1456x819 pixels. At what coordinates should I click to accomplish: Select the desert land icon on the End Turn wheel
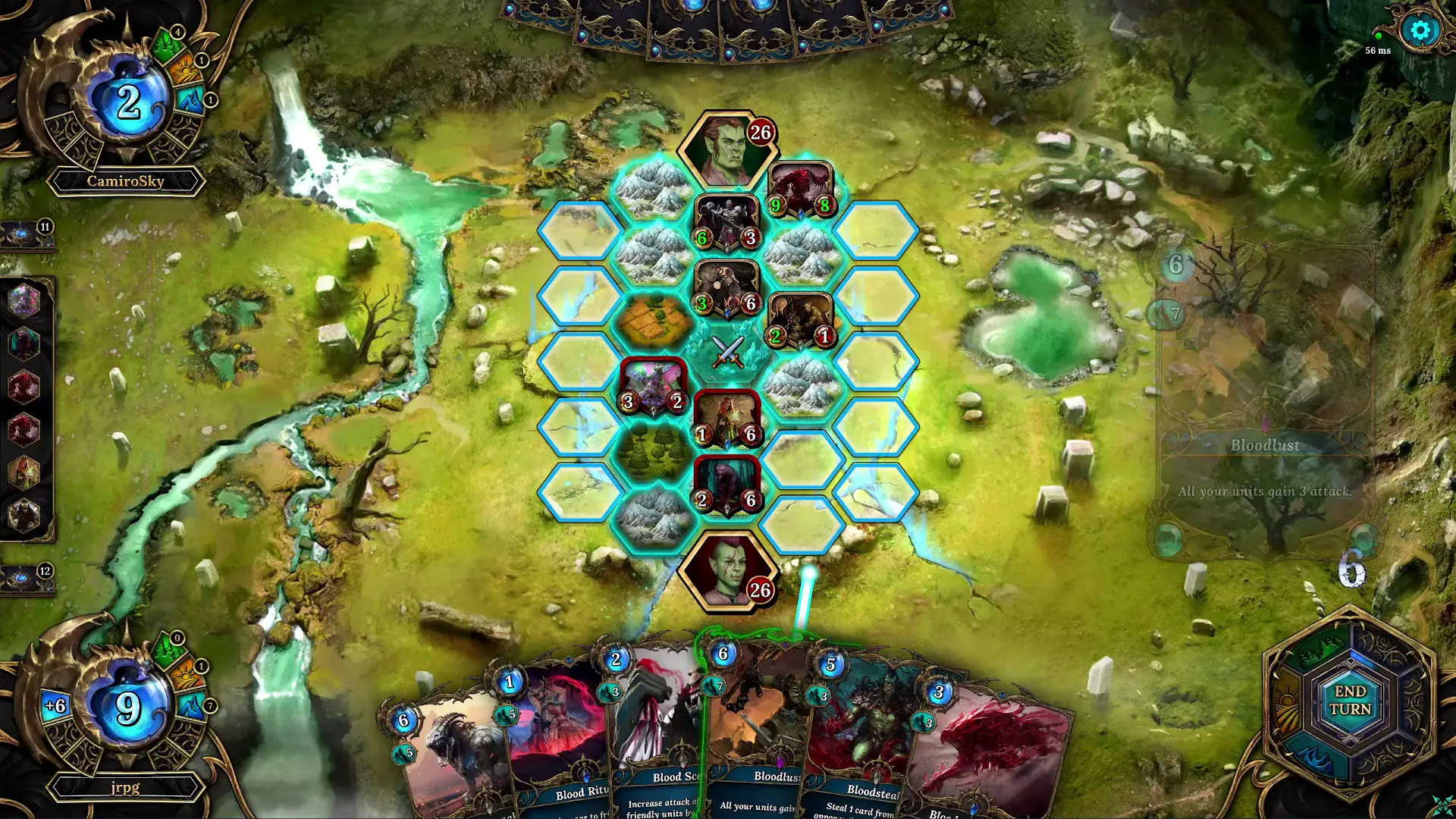(1287, 701)
